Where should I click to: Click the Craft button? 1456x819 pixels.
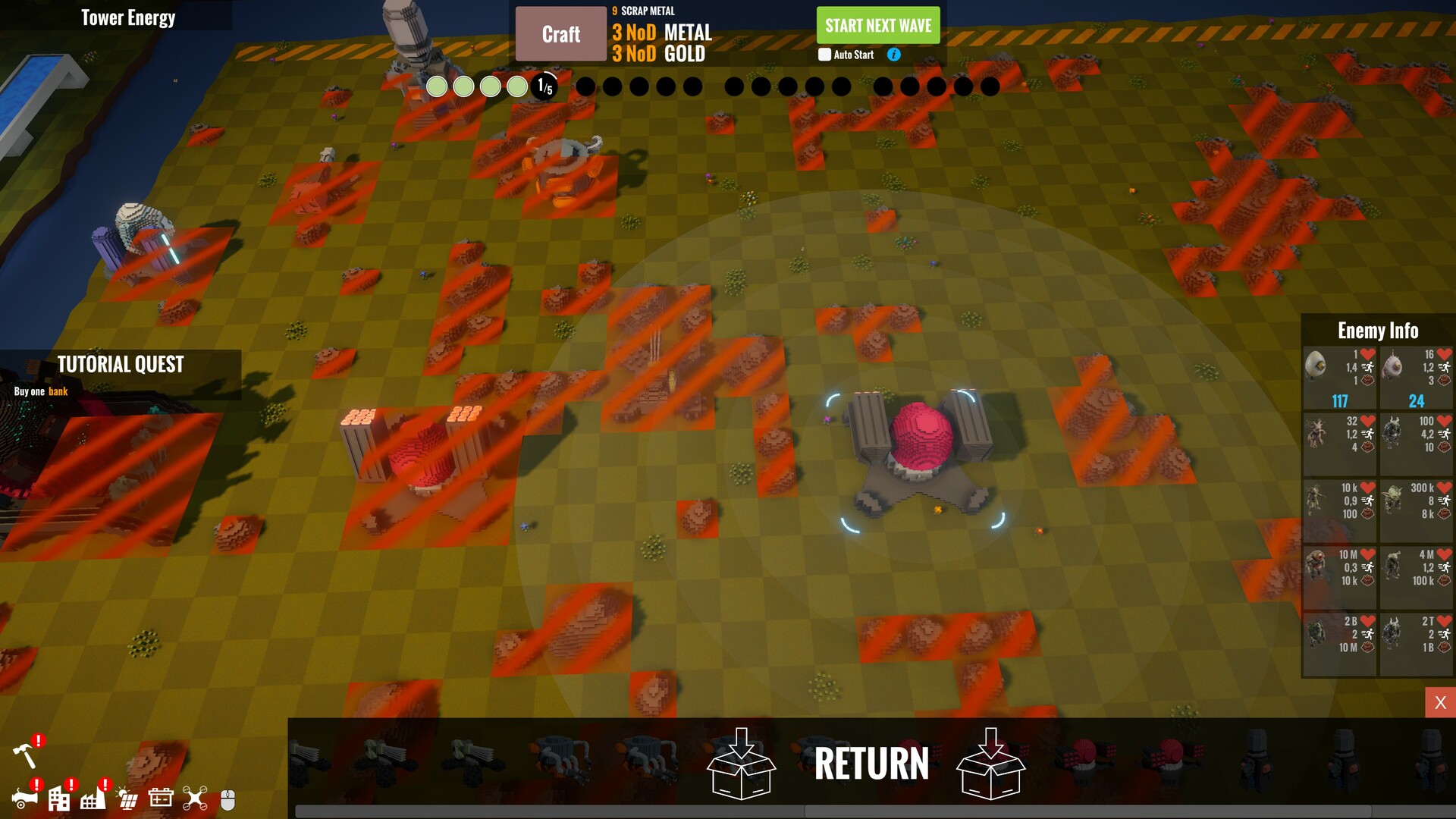560,33
